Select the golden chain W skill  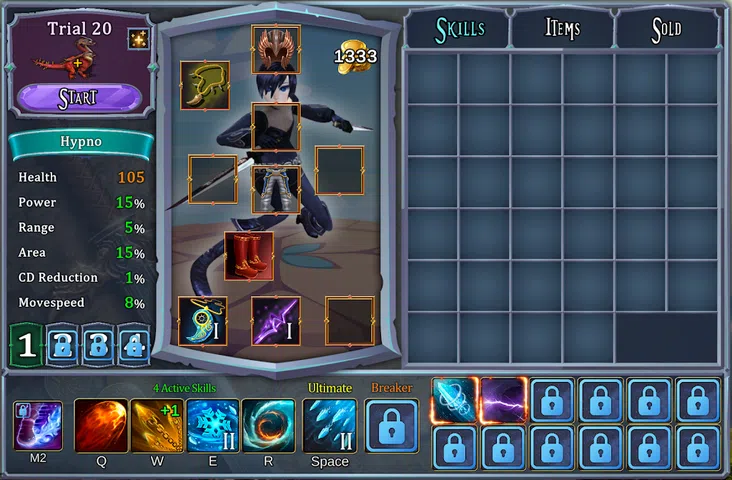coord(157,425)
